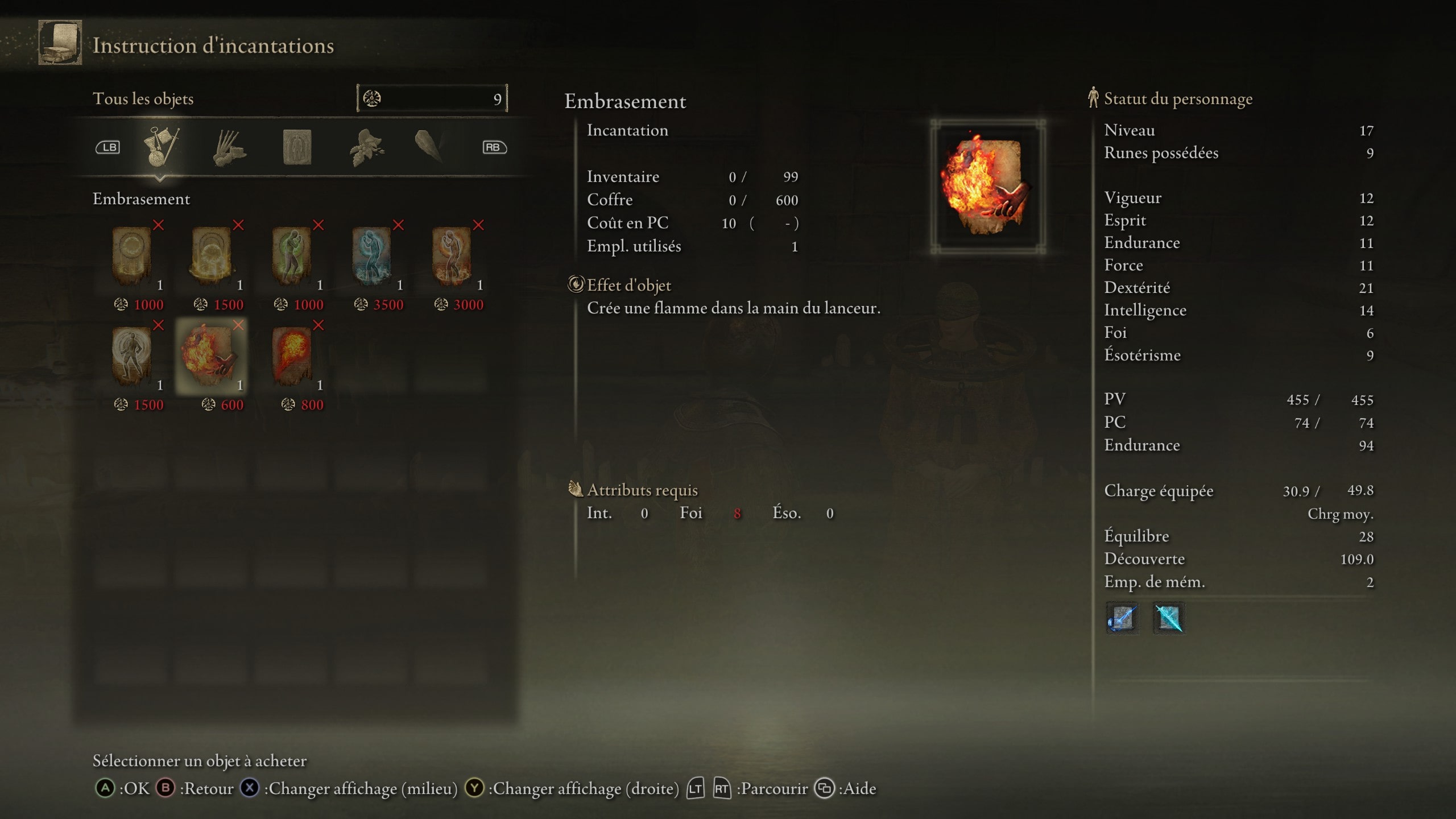
Task: Select the key items category tab icon
Action: point(161,147)
